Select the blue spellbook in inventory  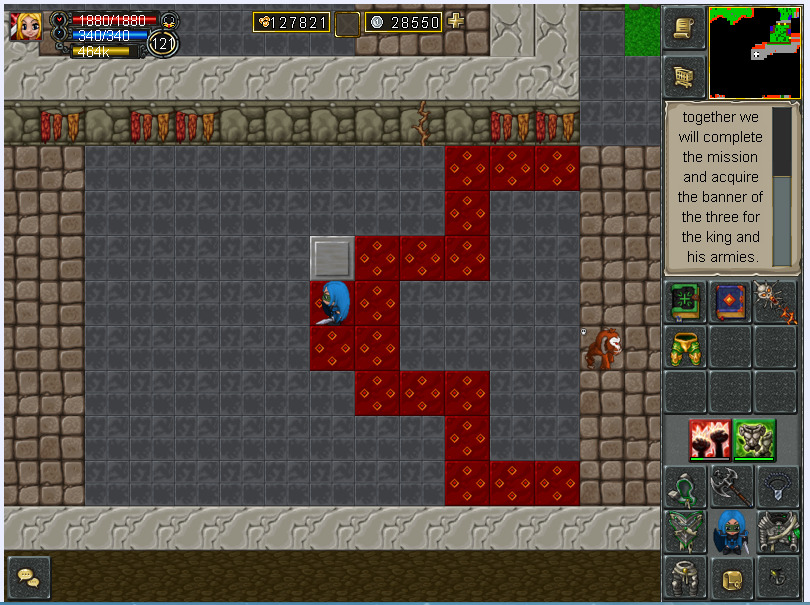(x=731, y=302)
